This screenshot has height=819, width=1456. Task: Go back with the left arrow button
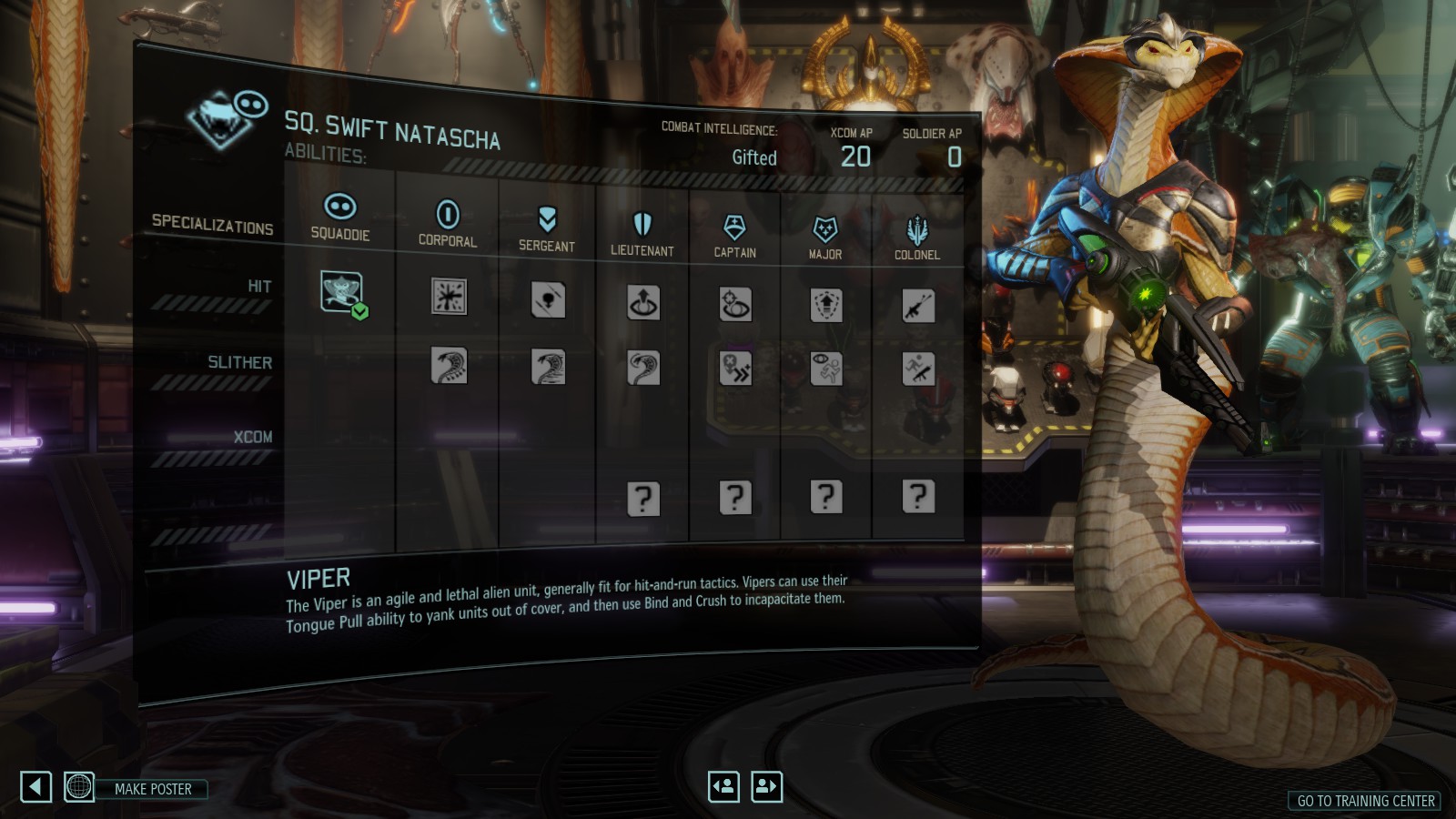(35, 786)
